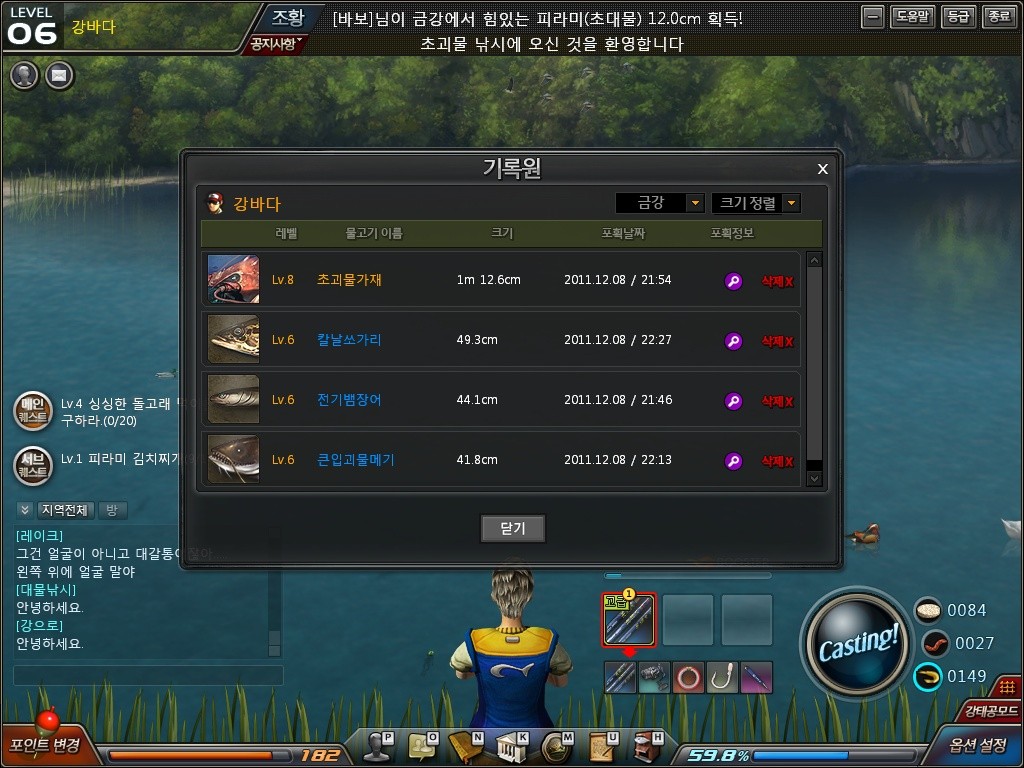
Task: Open the 금강 location dropdown
Action: 660,203
